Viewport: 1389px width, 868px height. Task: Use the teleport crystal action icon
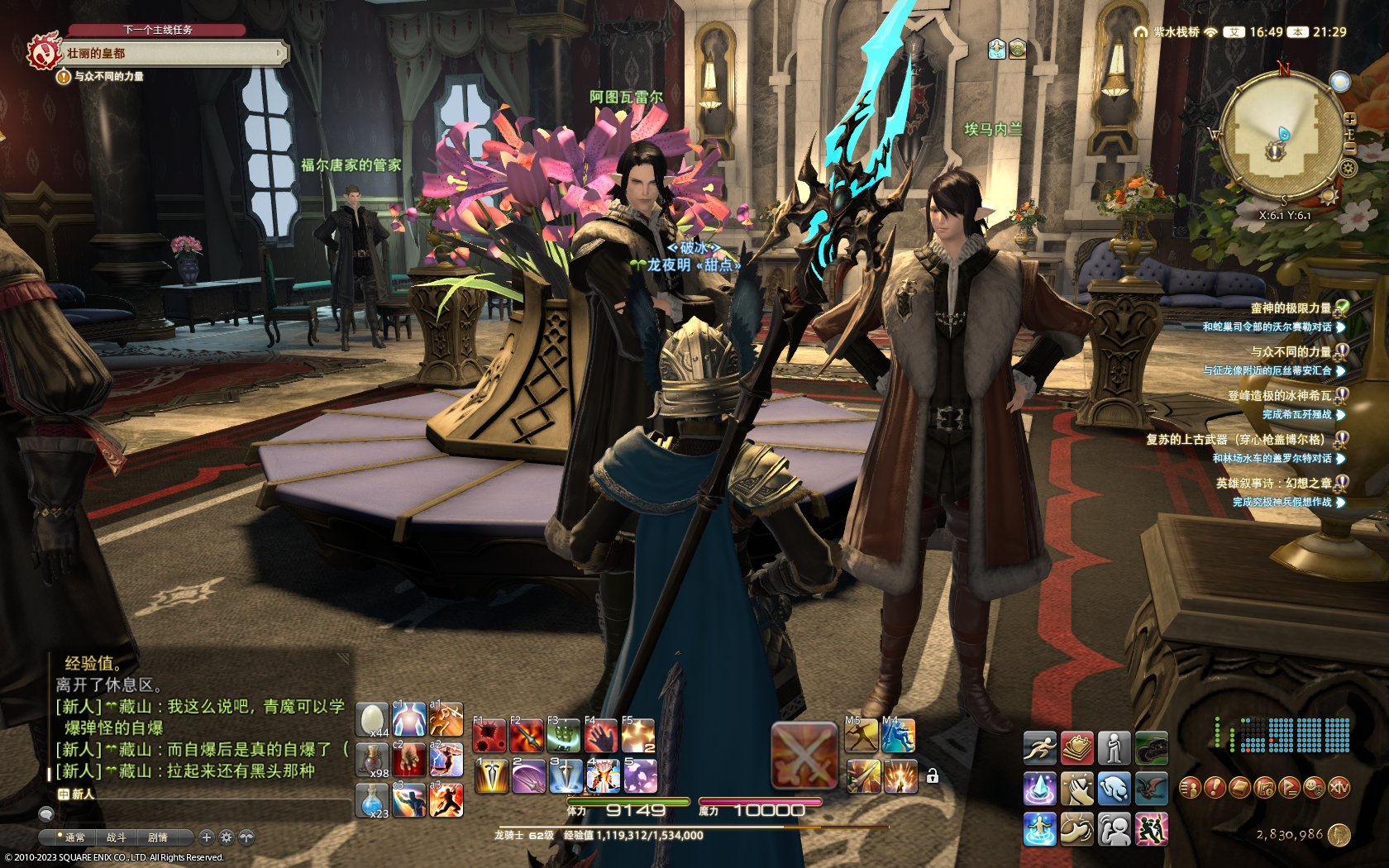[1039, 789]
